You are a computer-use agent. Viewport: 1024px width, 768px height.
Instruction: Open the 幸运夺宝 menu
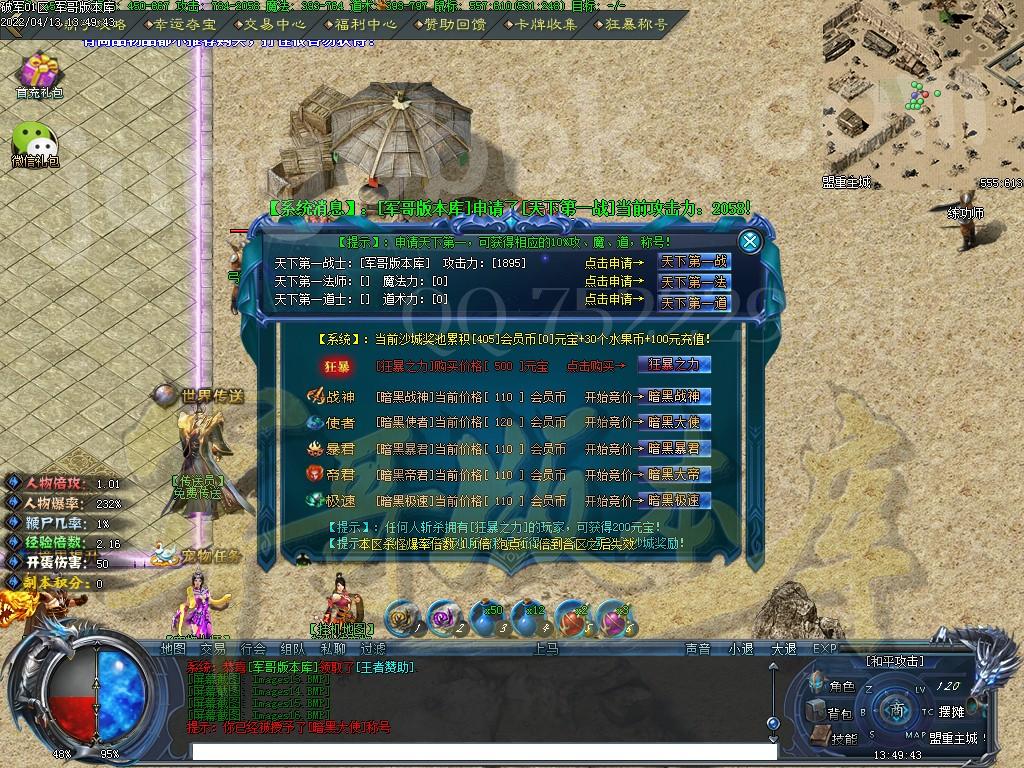coord(185,24)
